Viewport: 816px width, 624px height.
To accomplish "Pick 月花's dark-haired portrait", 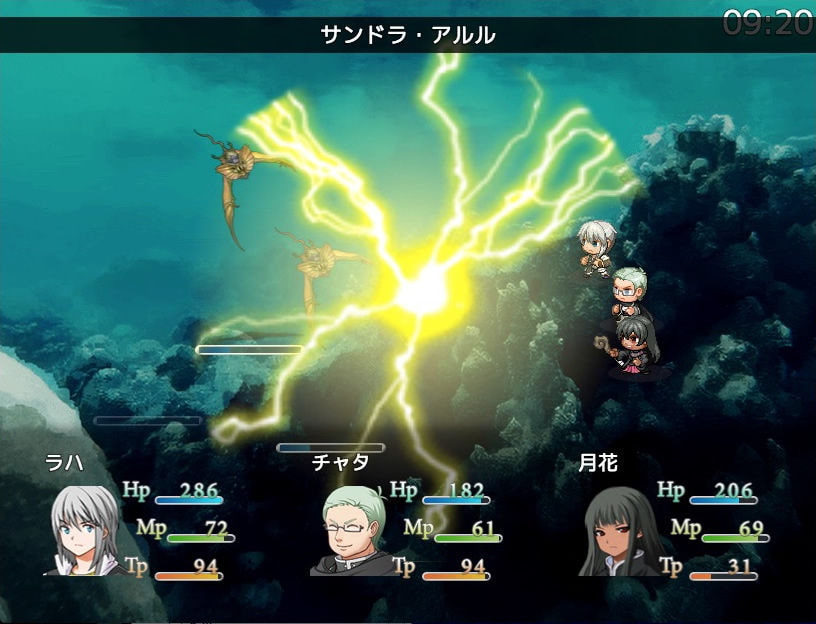I will pyautogui.click(x=618, y=530).
